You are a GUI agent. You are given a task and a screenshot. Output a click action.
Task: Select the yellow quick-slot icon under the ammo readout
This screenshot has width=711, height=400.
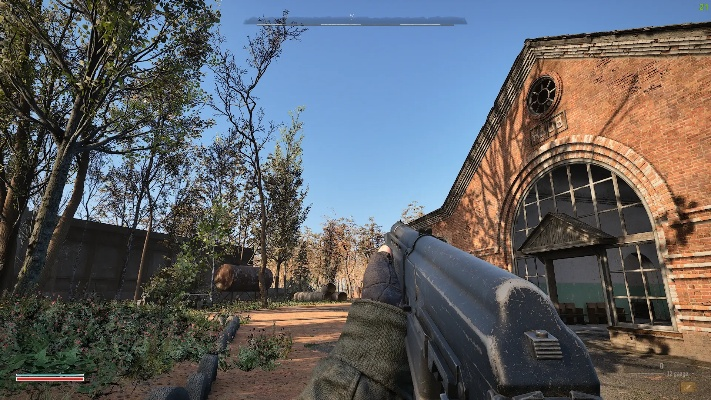687,385
